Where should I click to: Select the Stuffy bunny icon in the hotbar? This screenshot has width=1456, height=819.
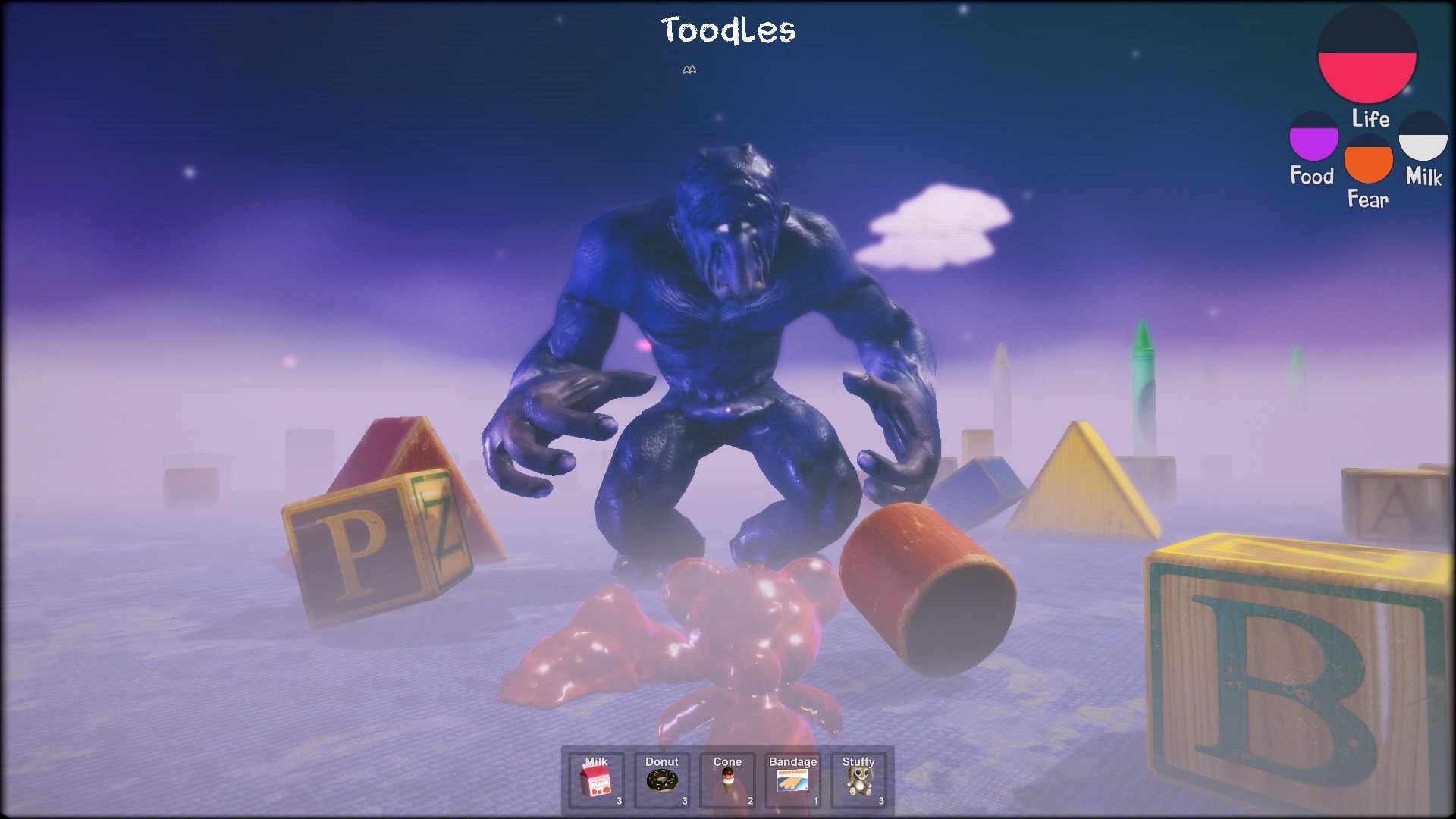pos(859,781)
